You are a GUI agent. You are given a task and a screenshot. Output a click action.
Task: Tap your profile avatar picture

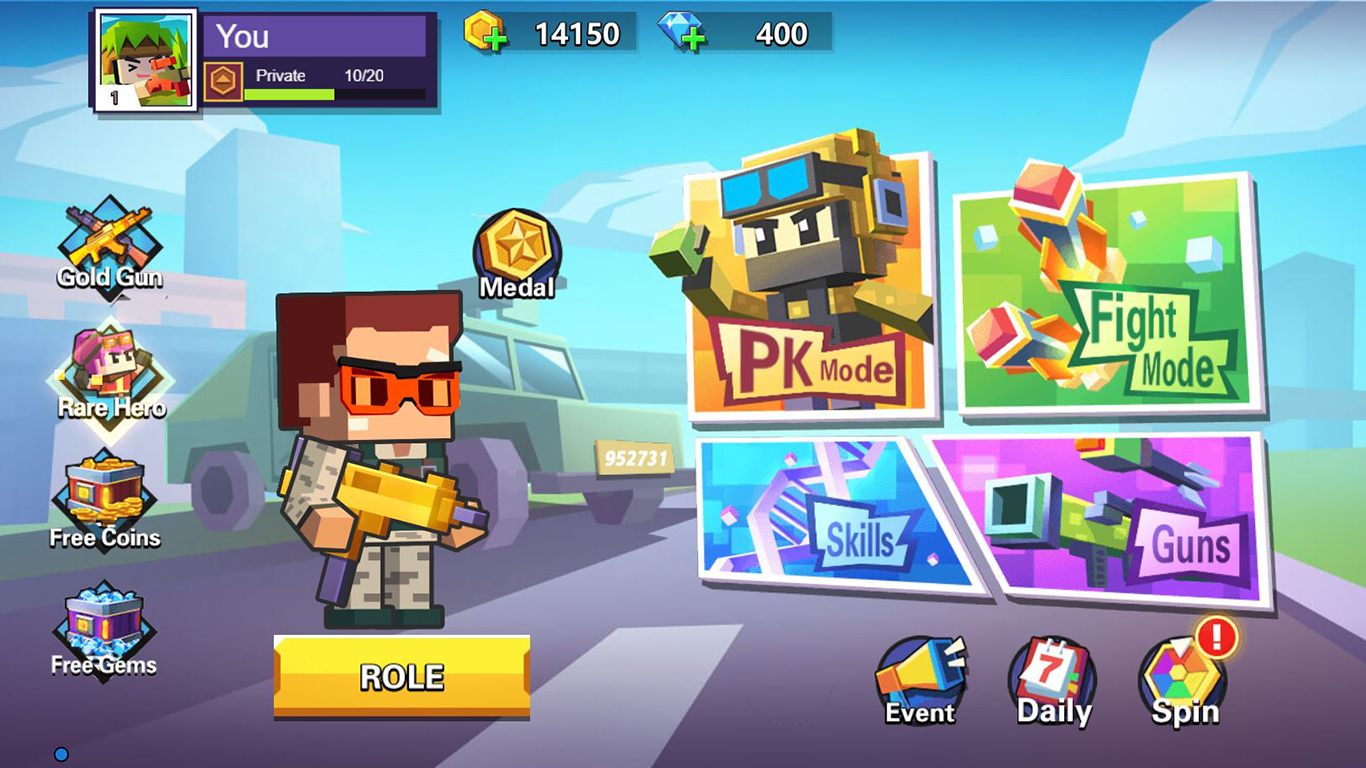coord(141,55)
